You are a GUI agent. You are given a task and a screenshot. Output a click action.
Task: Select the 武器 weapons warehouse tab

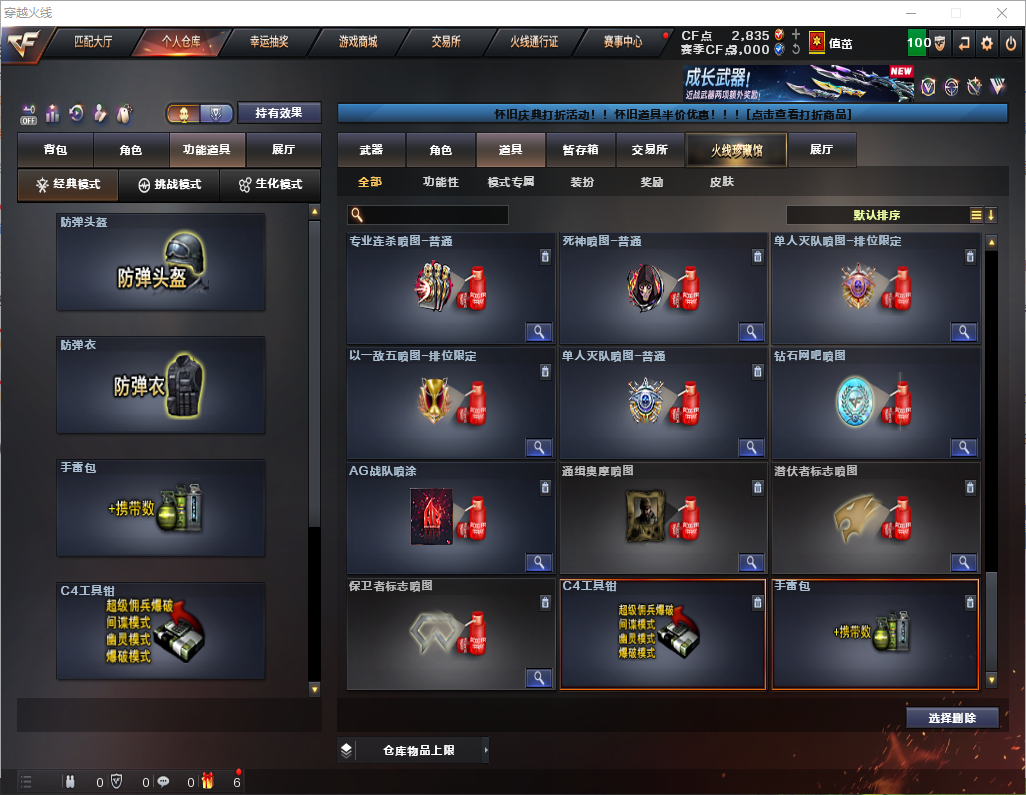pyautogui.click(x=371, y=150)
